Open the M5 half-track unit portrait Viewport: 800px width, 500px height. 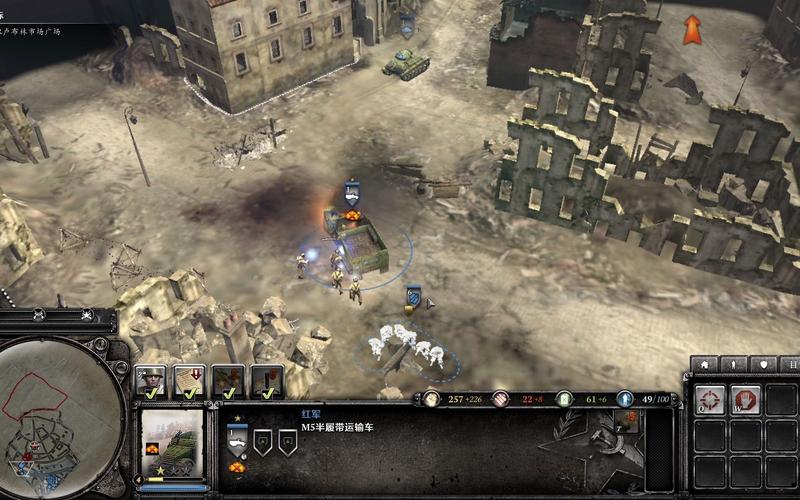(170, 443)
